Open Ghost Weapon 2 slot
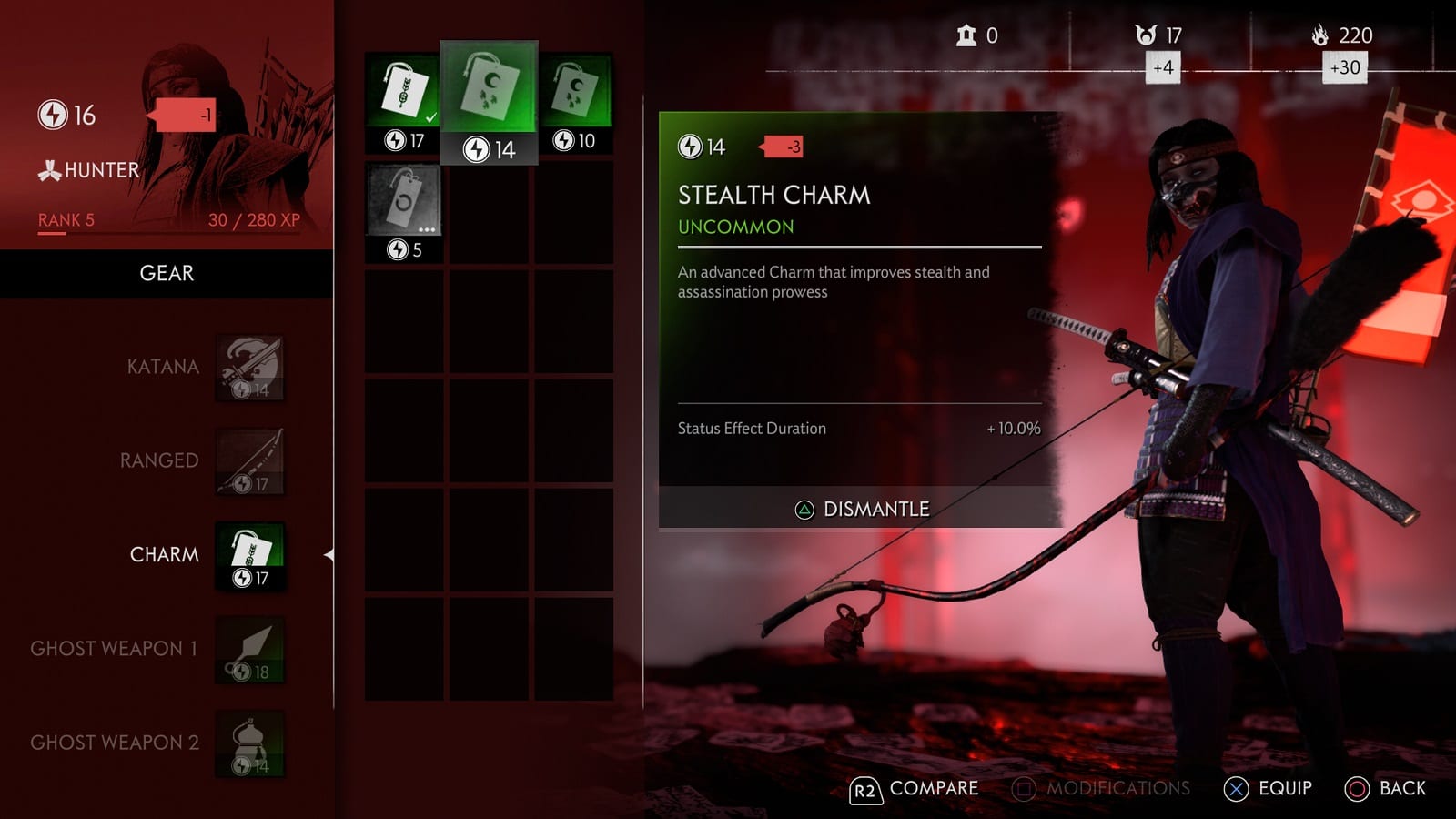The width and height of the screenshot is (1456, 819). [249, 743]
